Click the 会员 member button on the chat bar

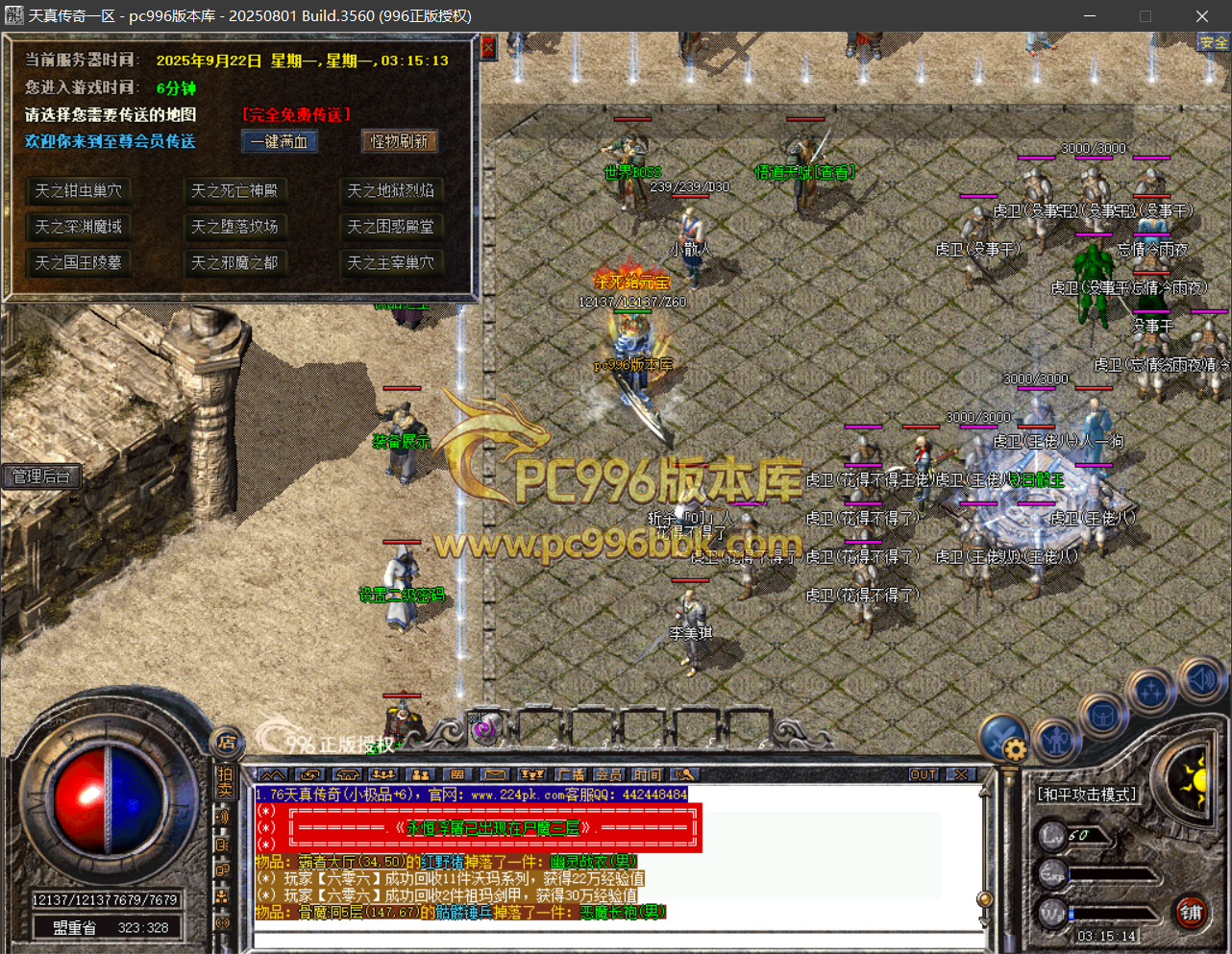608,774
